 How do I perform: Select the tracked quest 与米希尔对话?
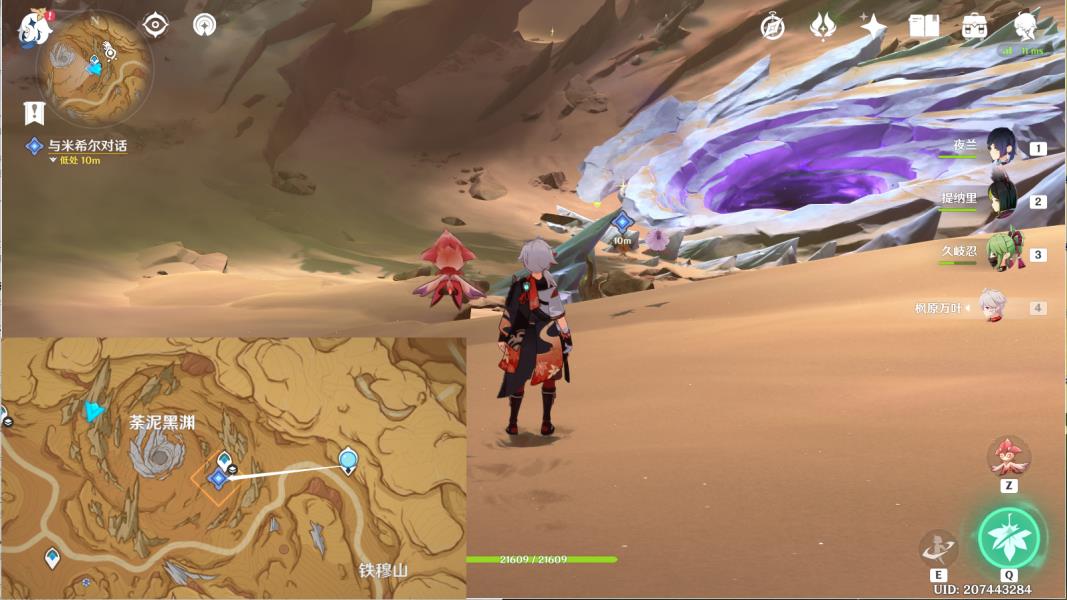(87, 146)
